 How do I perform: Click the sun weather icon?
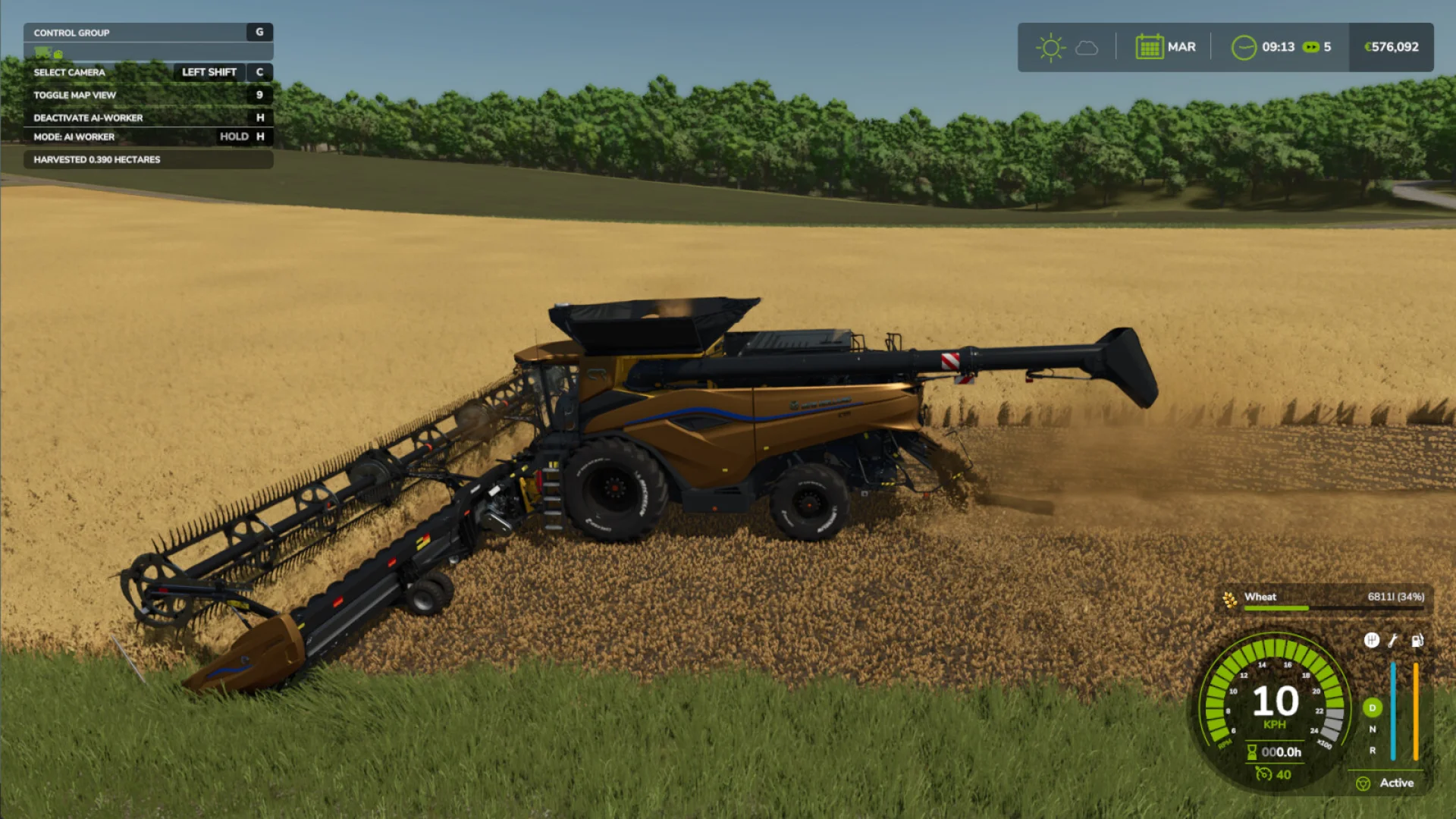pyautogui.click(x=1050, y=46)
